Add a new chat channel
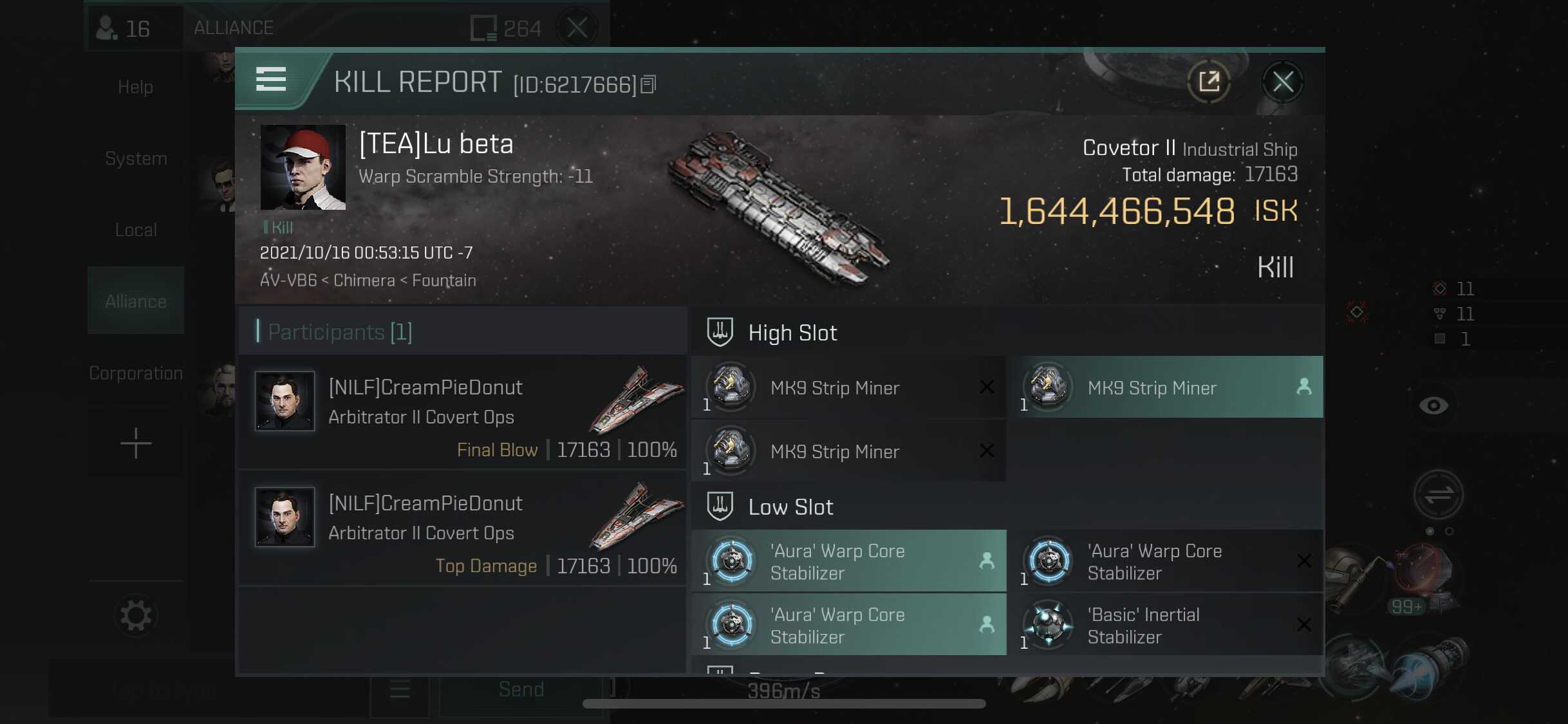 click(x=135, y=444)
